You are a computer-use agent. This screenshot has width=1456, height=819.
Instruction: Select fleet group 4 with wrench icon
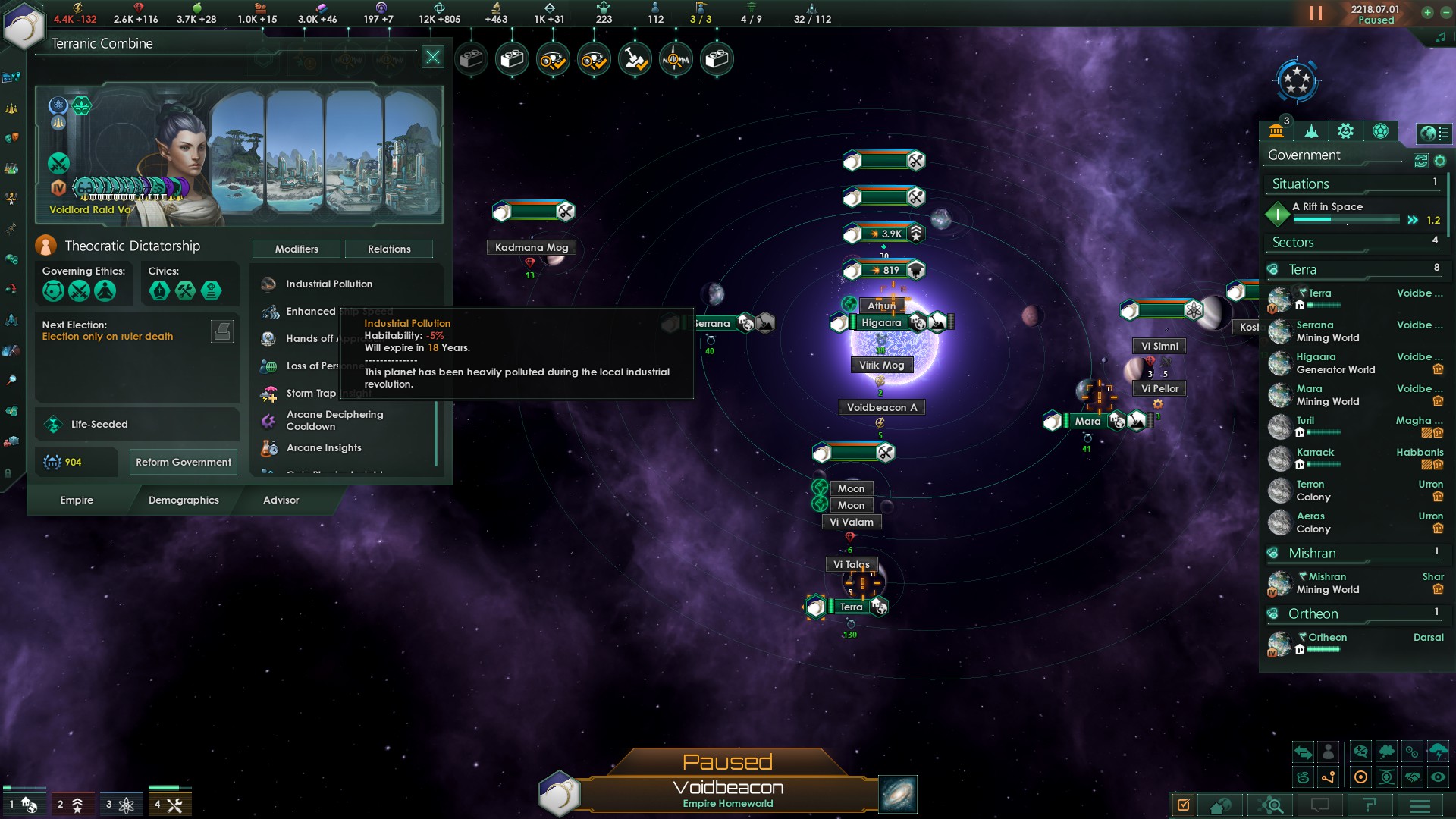[169, 805]
